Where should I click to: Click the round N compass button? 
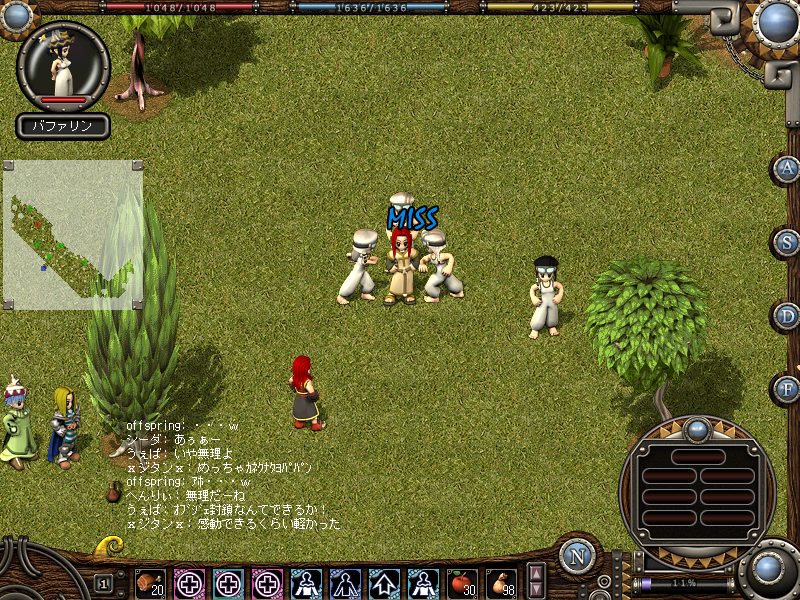tap(577, 556)
